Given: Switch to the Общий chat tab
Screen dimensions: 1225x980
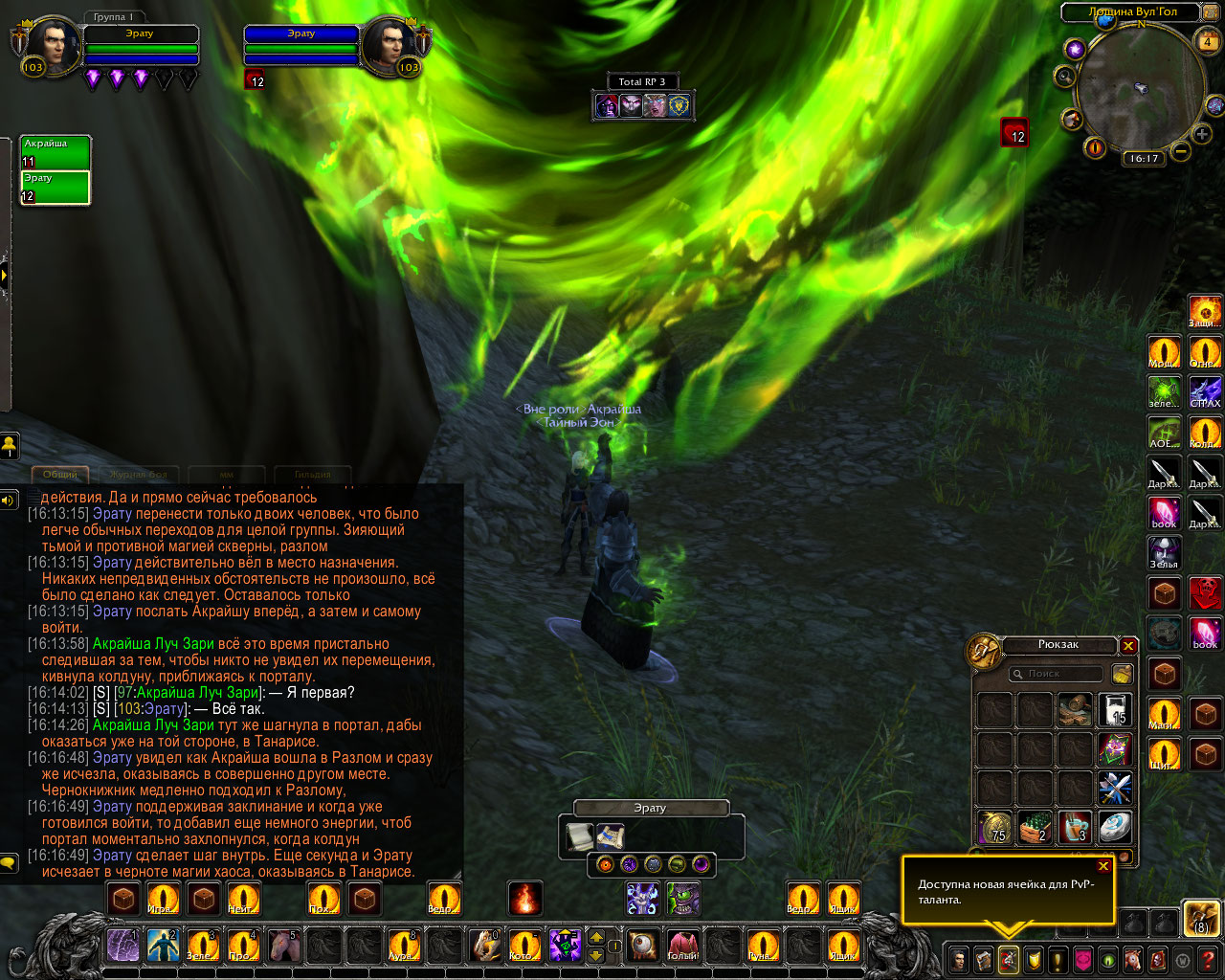Looking at the screenshot, I should [x=60, y=474].
